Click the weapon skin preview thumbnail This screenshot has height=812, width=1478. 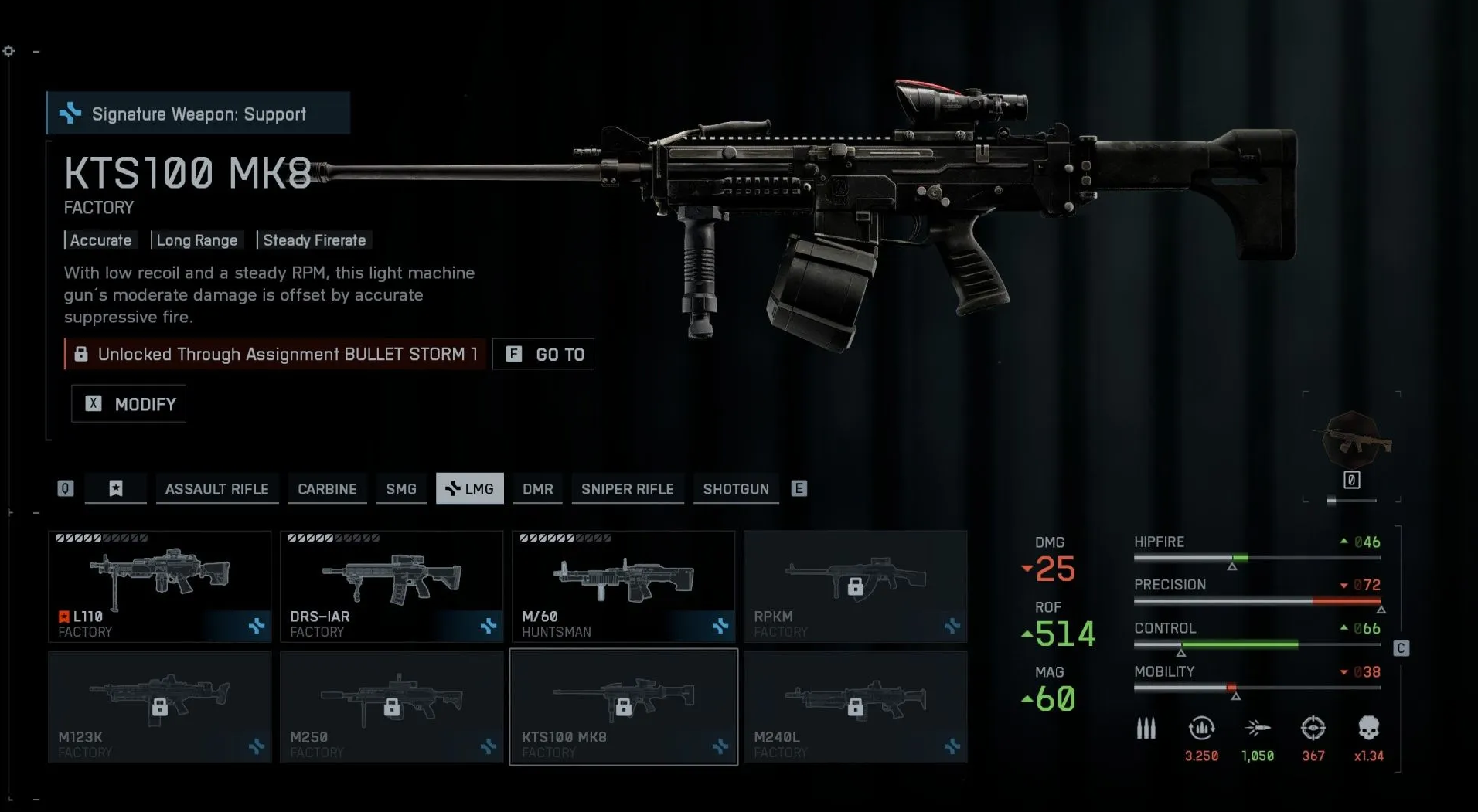[1352, 443]
